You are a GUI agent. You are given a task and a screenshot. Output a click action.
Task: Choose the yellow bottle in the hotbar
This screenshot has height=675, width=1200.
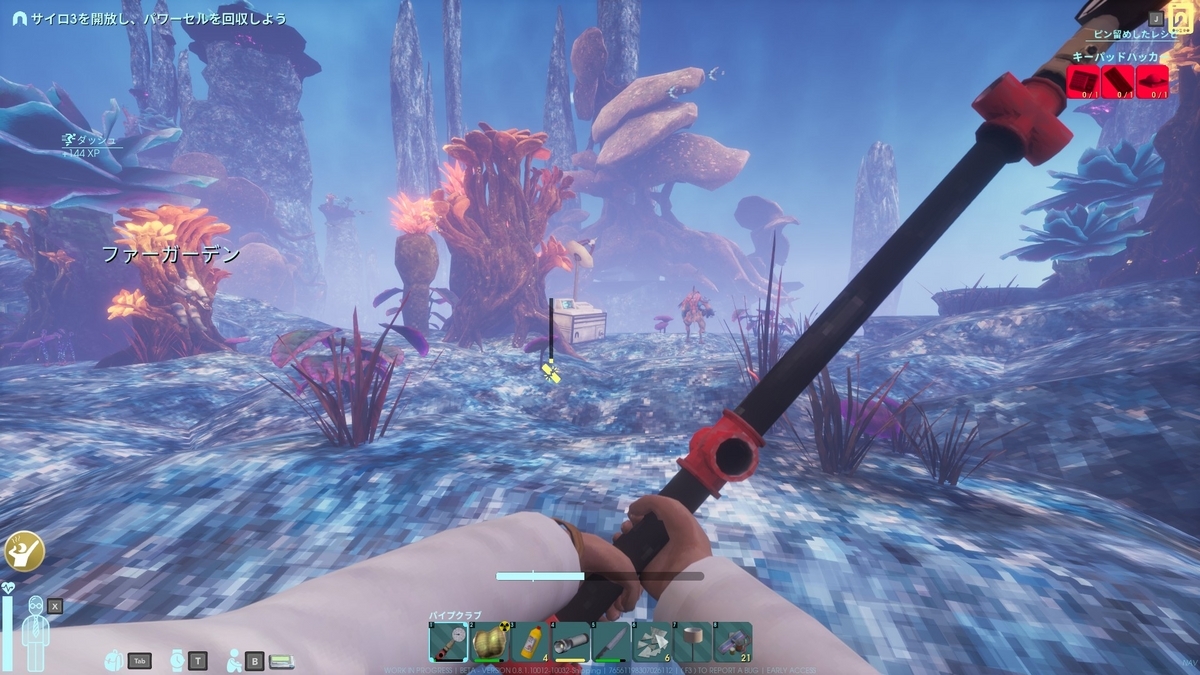[x=529, y=641]
